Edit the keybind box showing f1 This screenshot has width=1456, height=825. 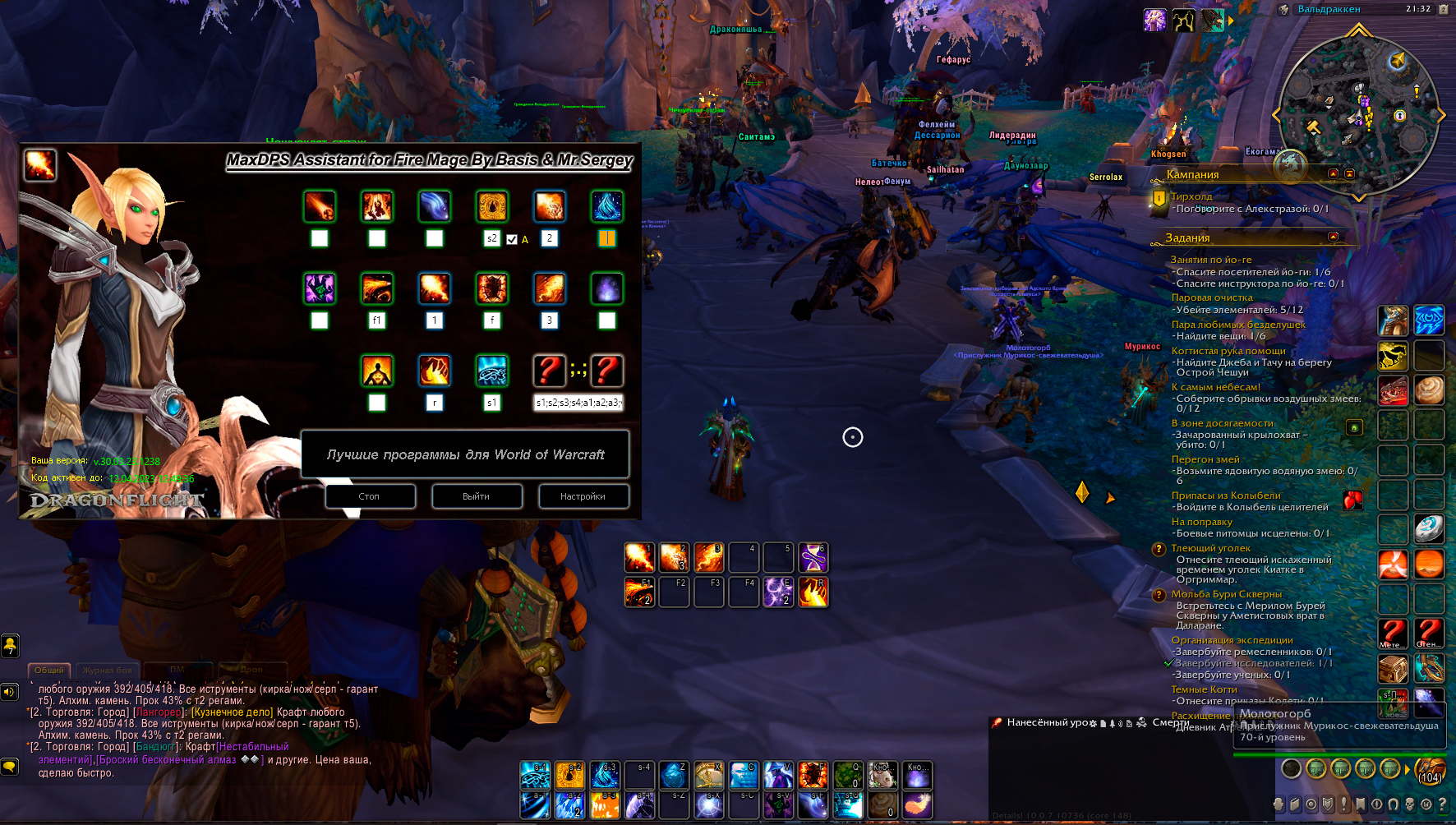click(x=377, y=320)
